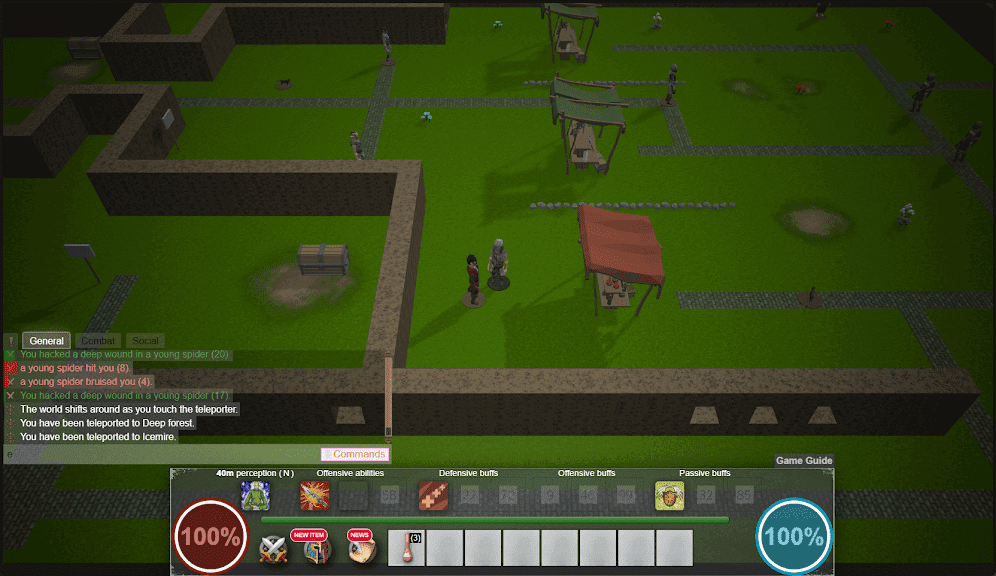The image size is (996, 576).
Task: Switch to the General chat tab
Action: (46, 341)
